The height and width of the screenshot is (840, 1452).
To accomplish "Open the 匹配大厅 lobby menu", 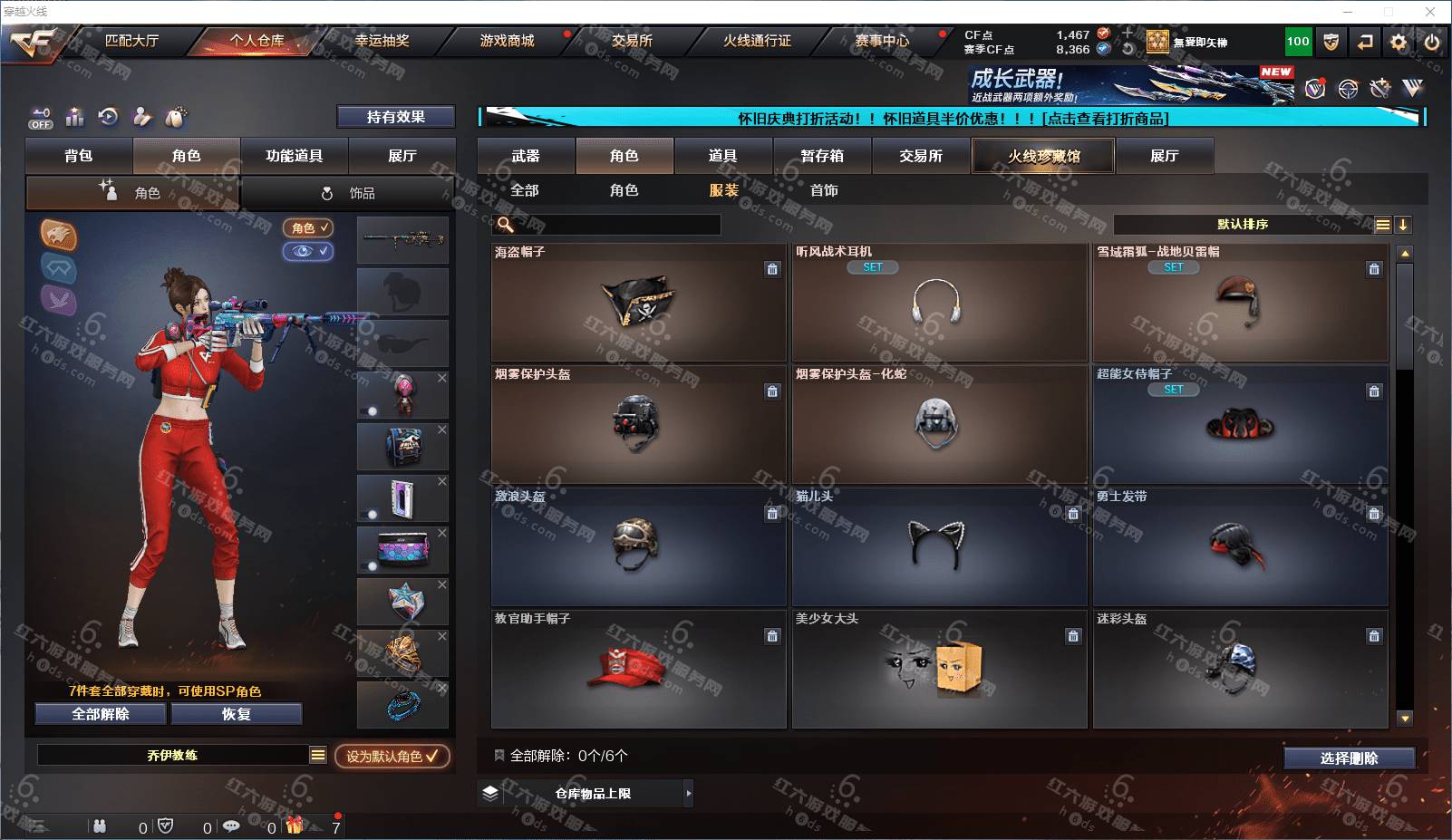I will tap(131, 41).
